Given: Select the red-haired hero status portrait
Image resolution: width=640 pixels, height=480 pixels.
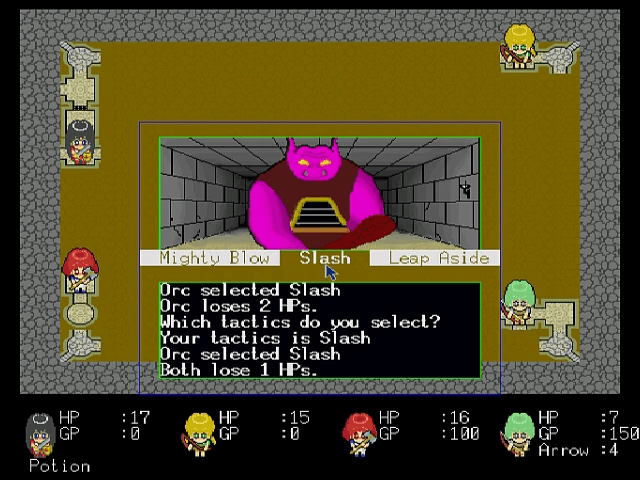Looking at the screenshot, I should tap(358, 432).
